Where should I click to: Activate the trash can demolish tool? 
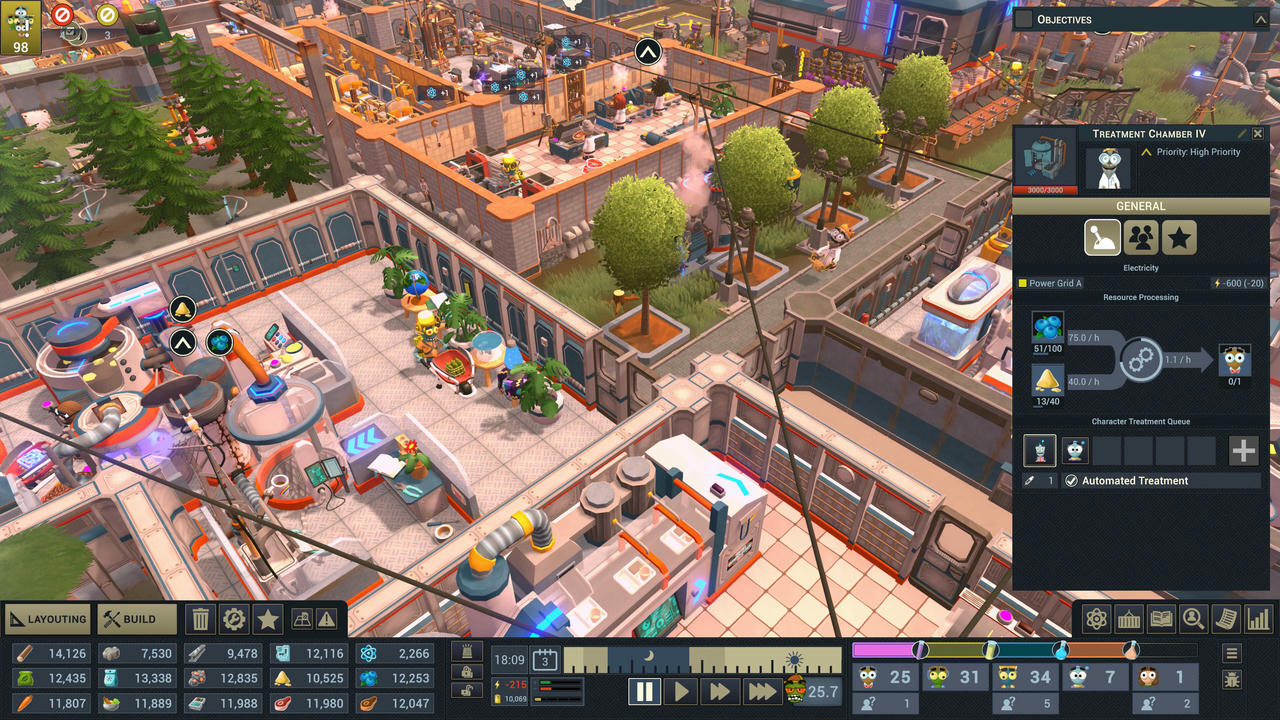click(201, 619)
